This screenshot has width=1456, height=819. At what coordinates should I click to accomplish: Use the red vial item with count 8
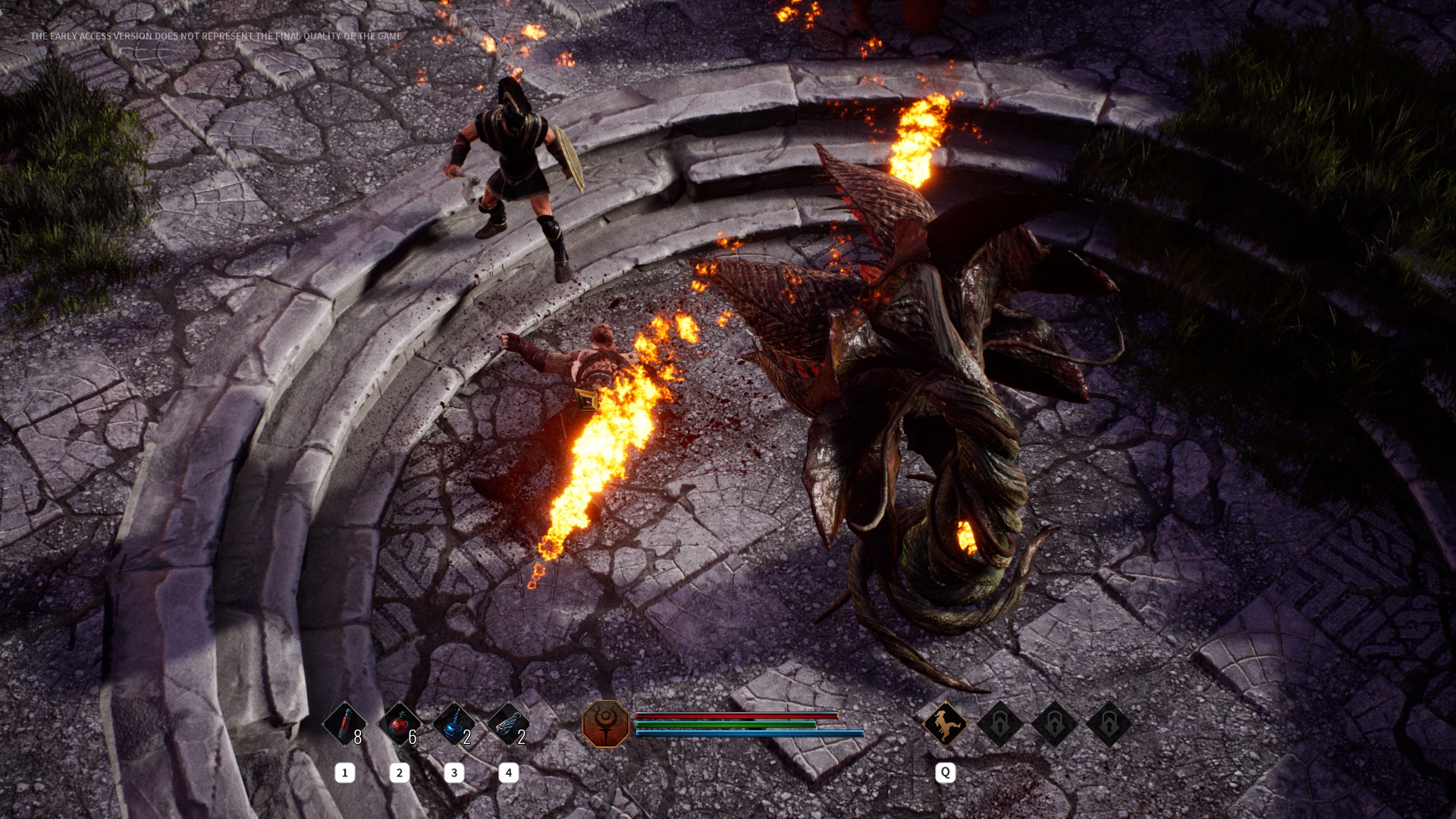pyautogui.click(x=345, y=724)
